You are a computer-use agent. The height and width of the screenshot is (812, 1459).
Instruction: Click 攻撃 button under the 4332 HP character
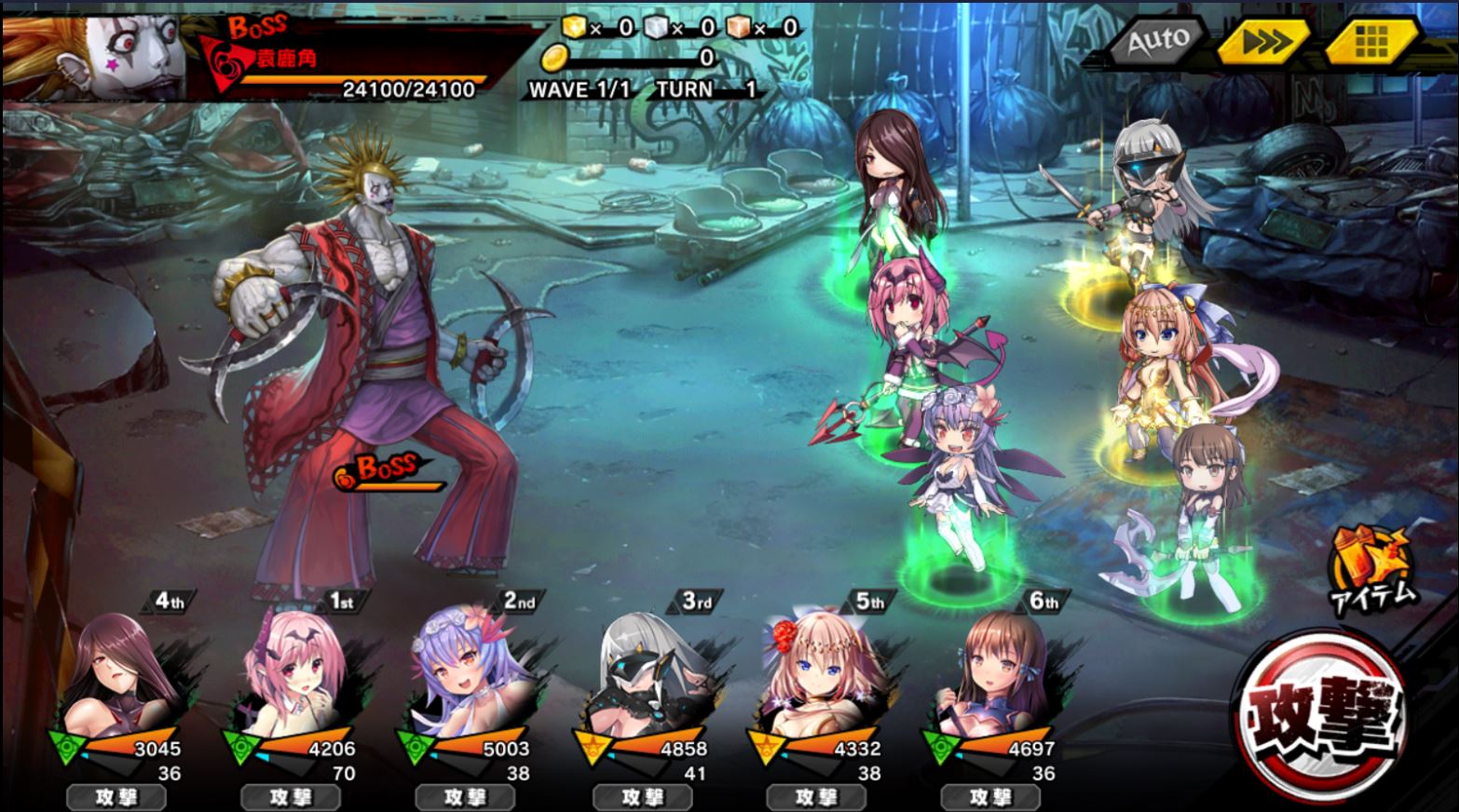coord(816,797)
